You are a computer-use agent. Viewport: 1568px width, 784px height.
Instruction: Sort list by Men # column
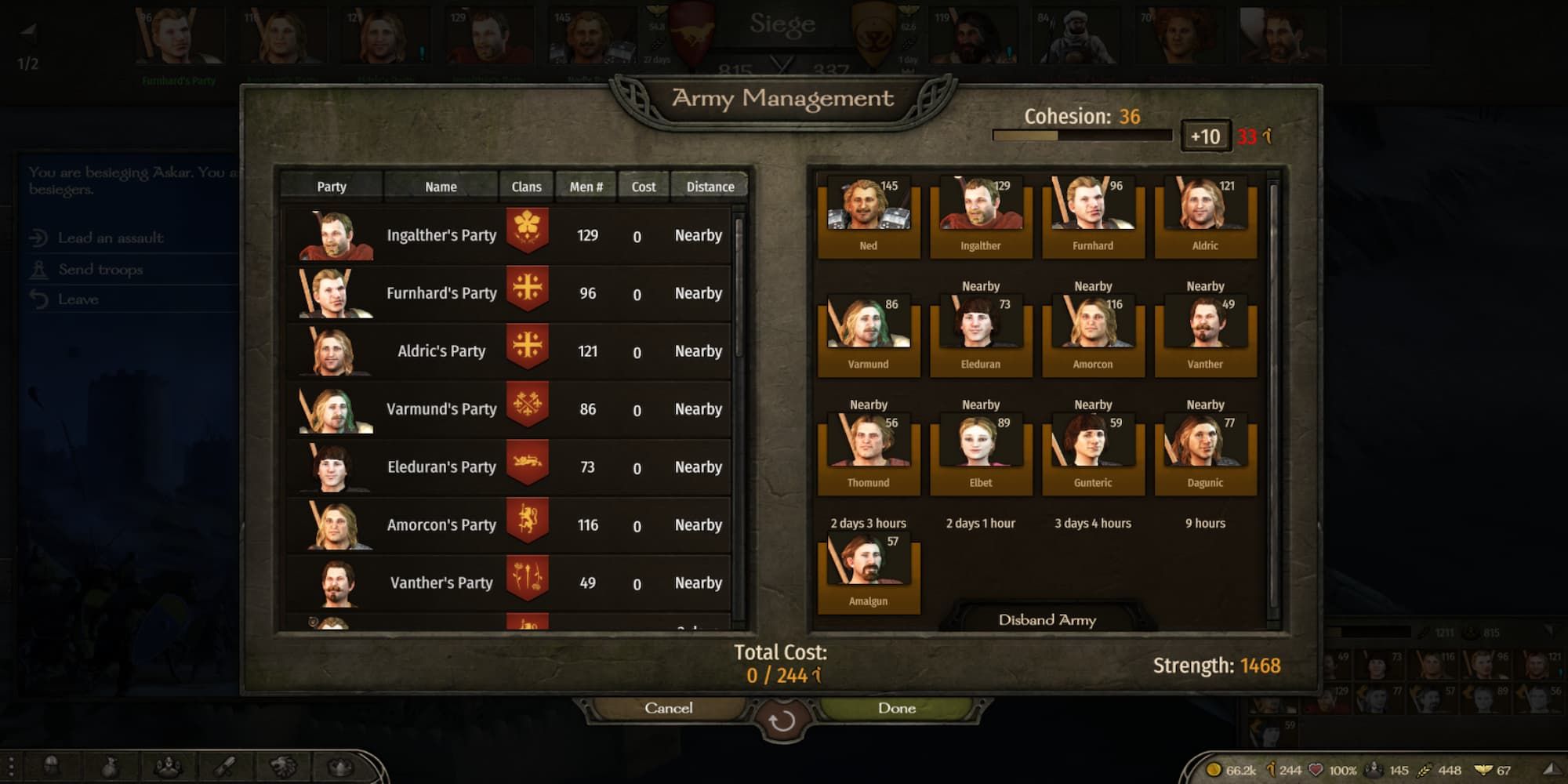586,187
